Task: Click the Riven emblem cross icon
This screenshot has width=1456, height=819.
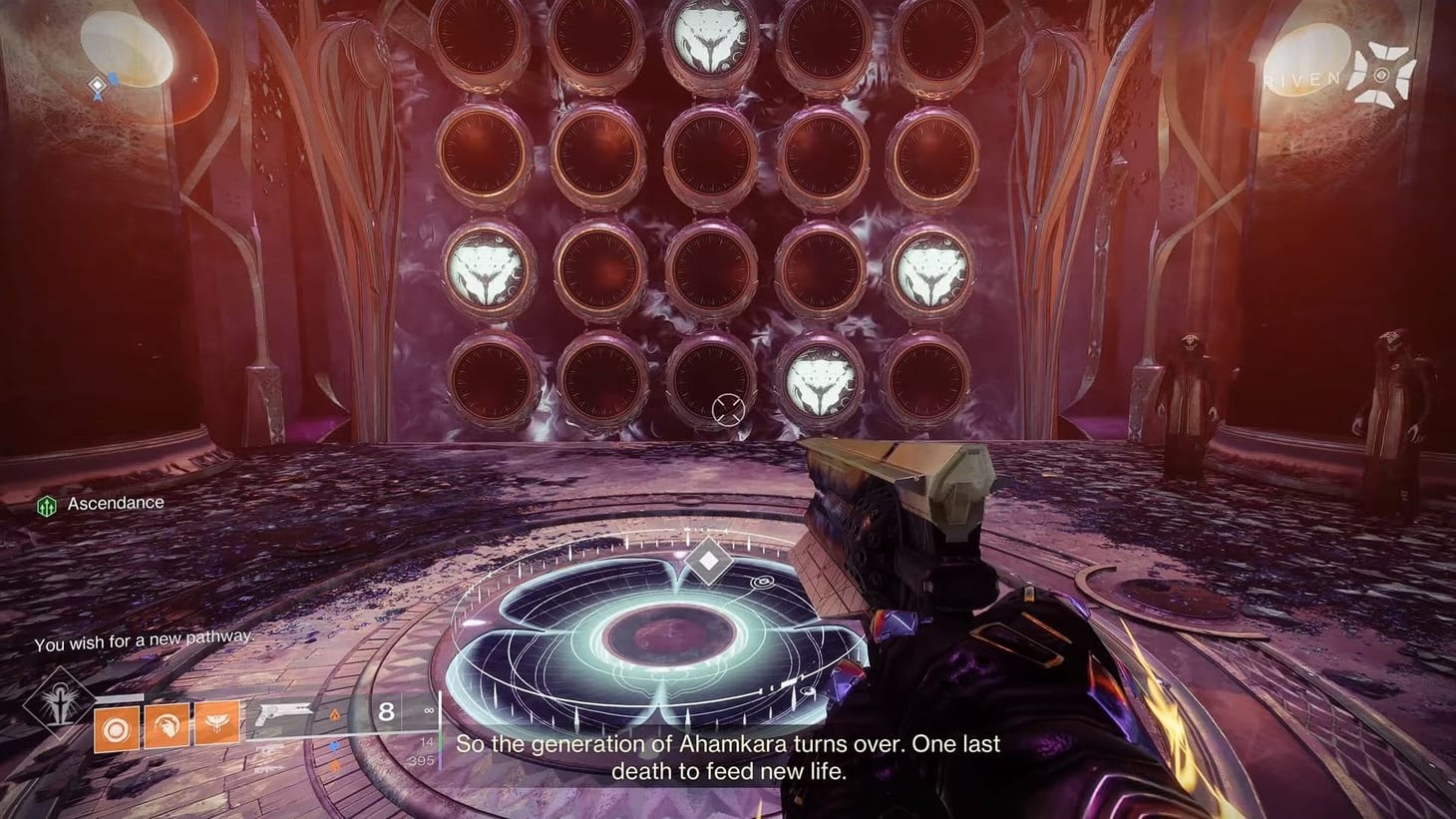Action: 1381,74
